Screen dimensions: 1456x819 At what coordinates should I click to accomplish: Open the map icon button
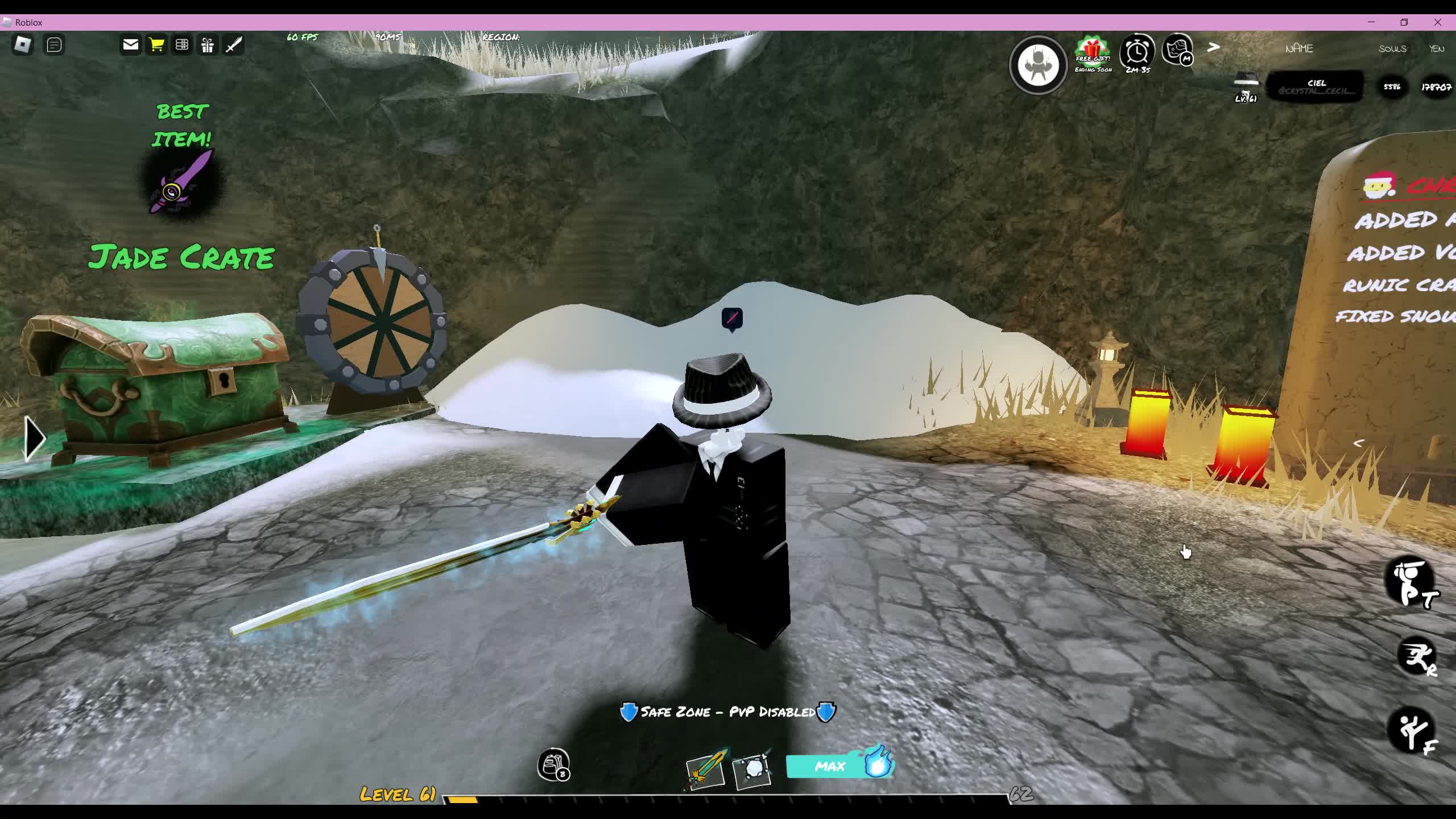1178,50
